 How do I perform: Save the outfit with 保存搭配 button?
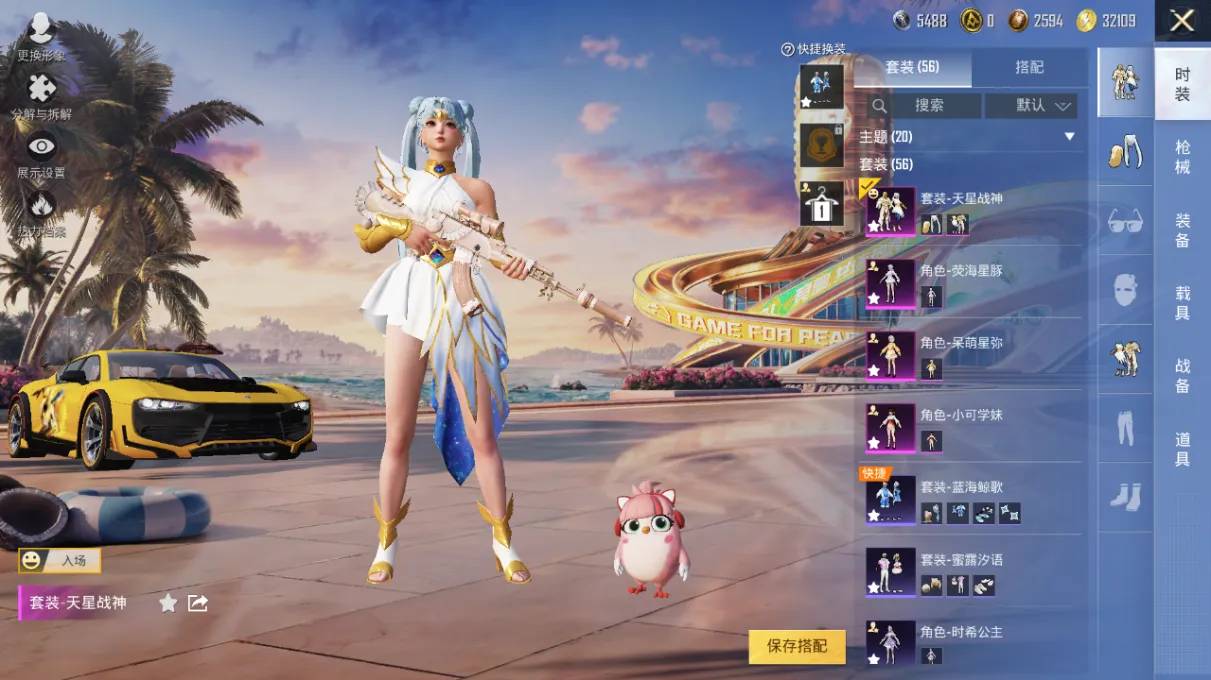pos(796,646)
